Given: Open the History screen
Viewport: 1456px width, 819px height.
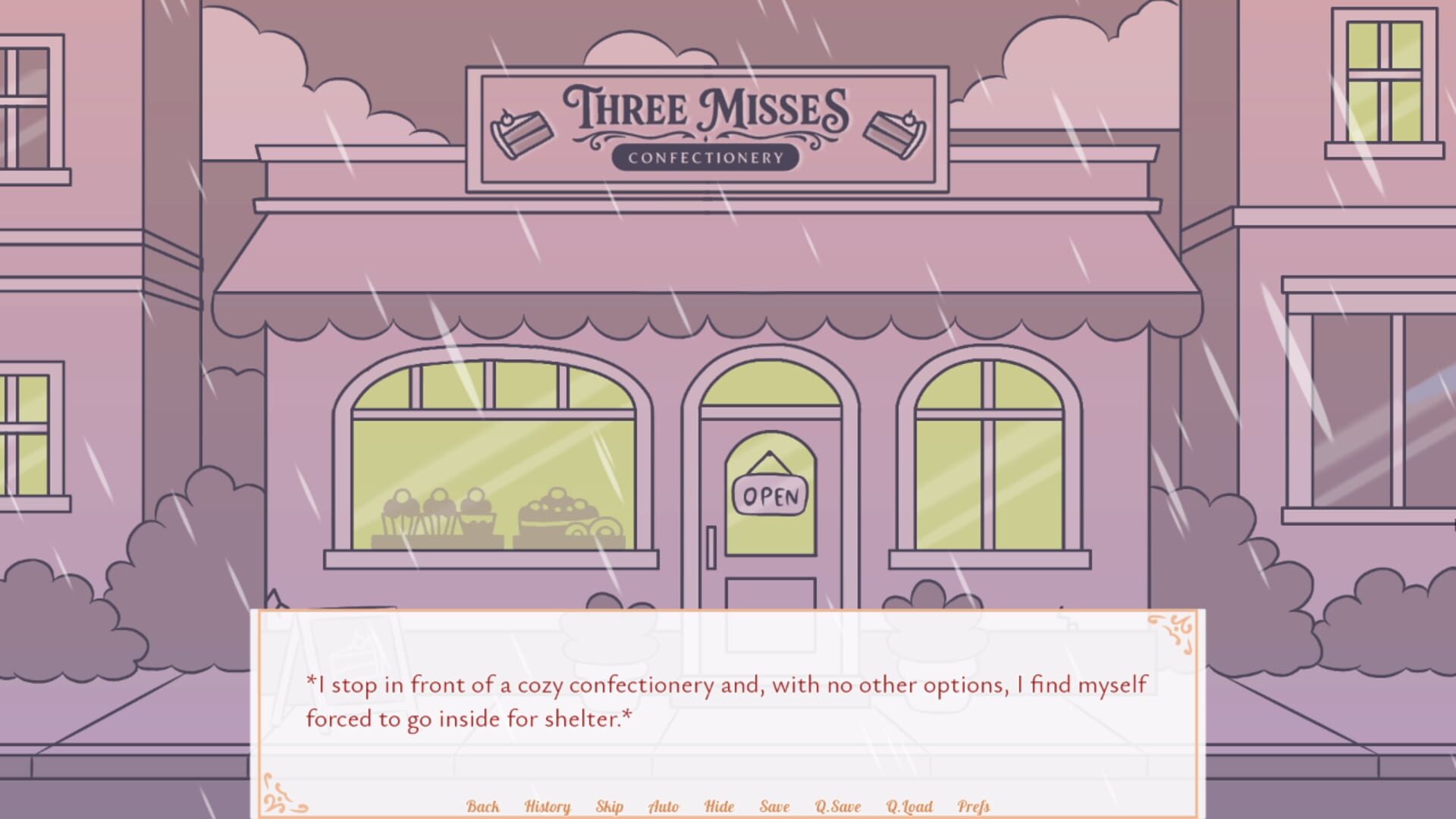Looking at the screenshot, I should coord(548,807).
